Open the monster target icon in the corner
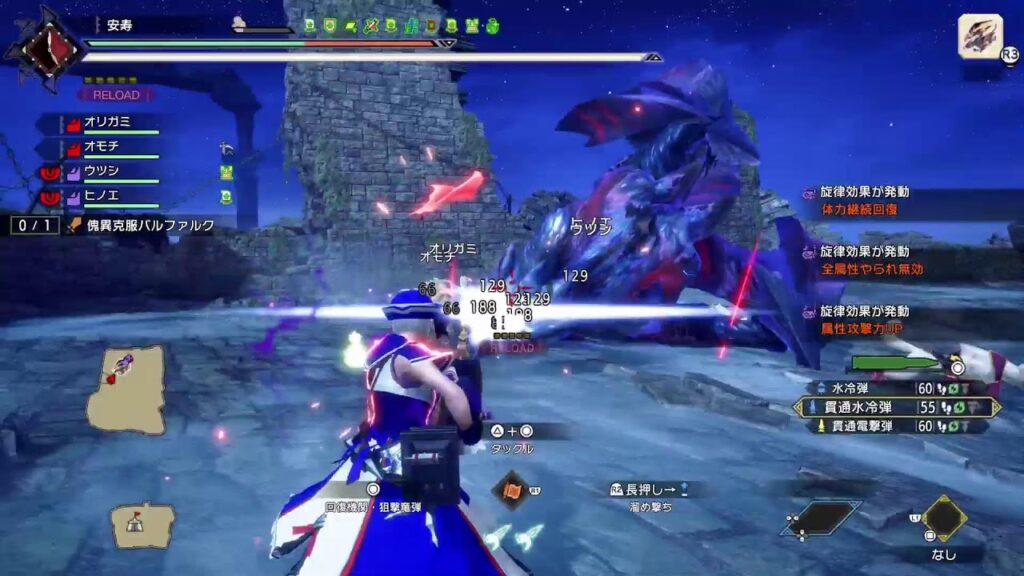Screen dimensions: 1024x576 [980, 37]
